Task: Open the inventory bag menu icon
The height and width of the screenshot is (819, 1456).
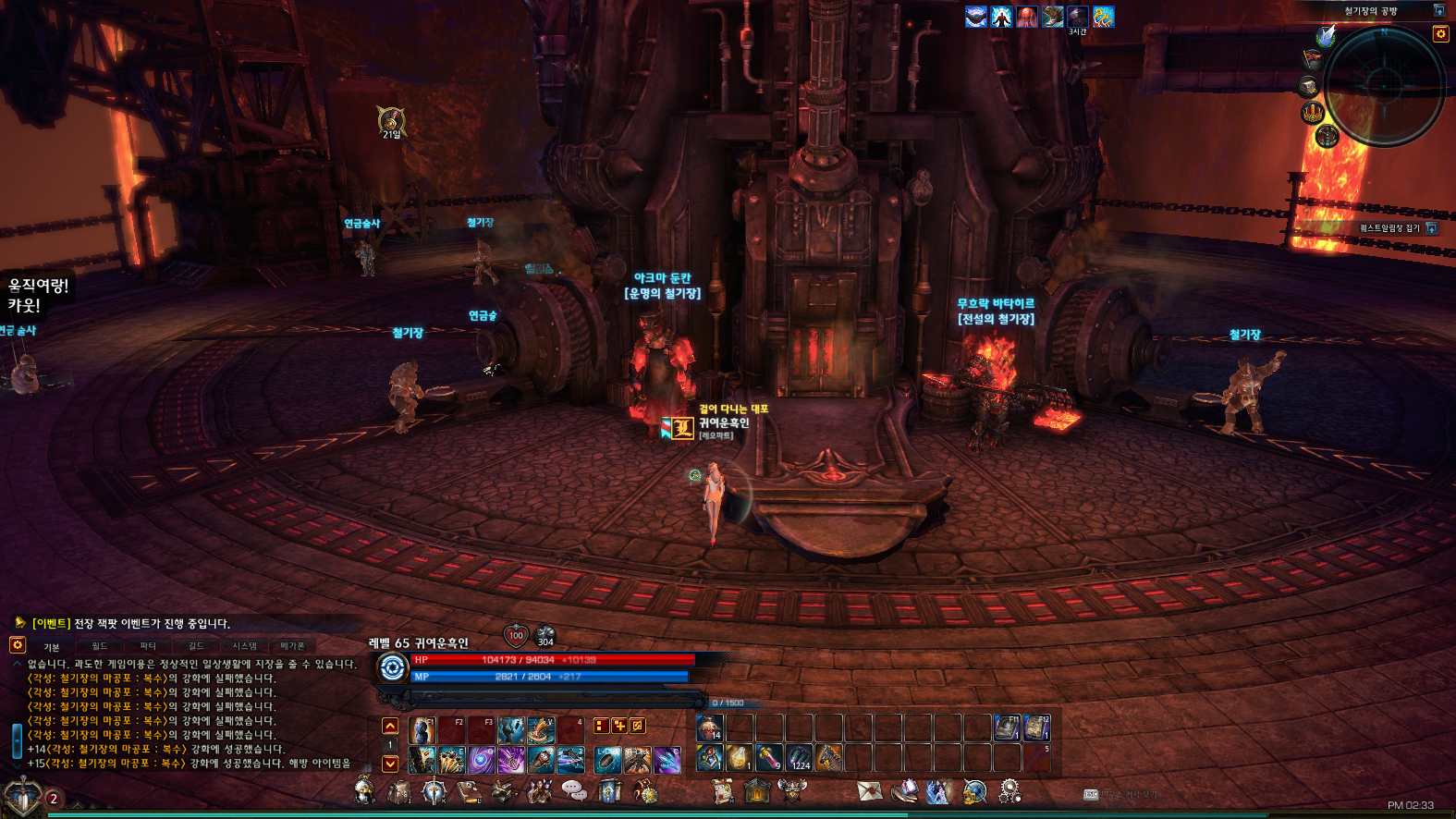Action: [399, 791]
